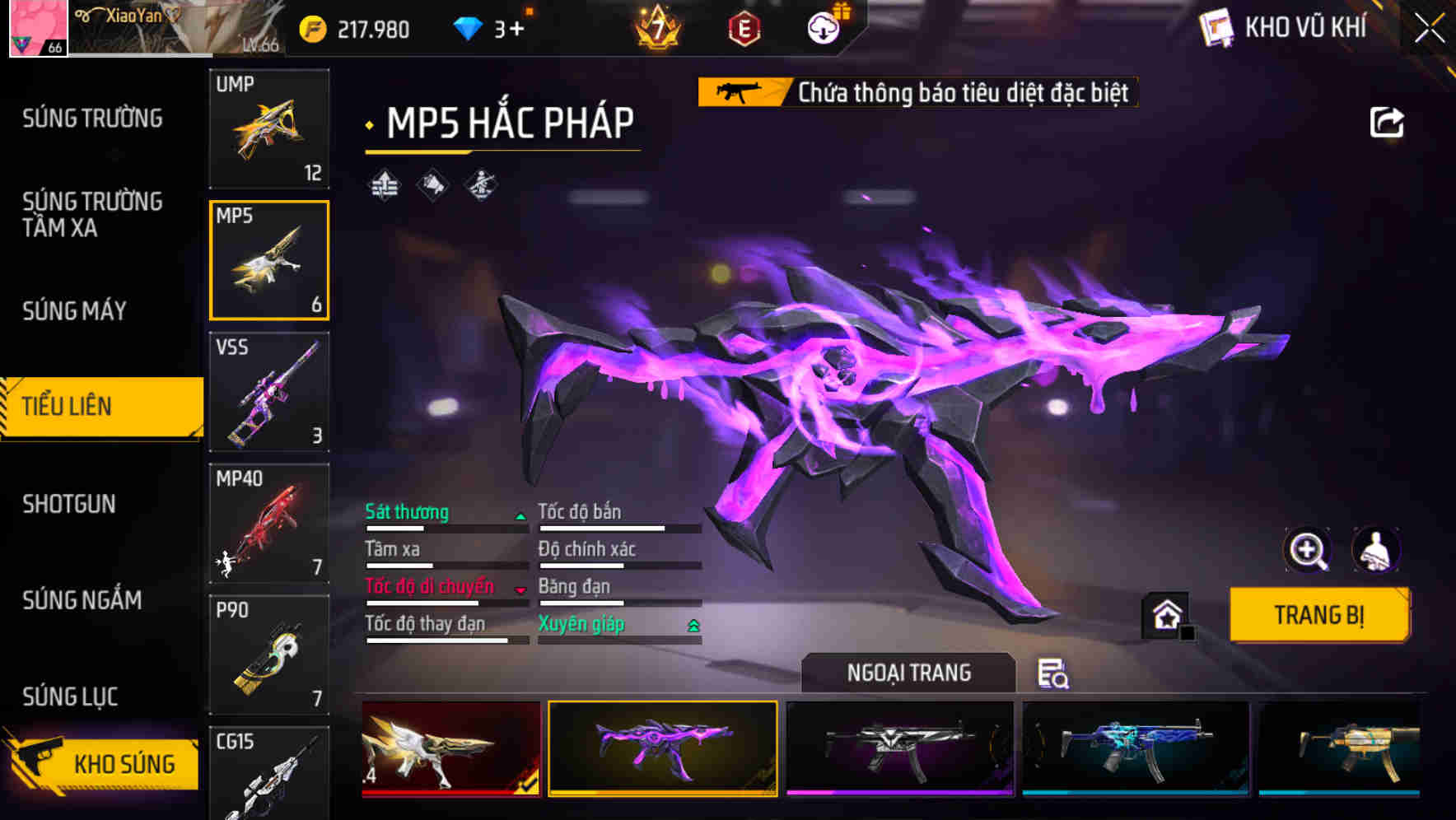Select the home-star favorite icon near TRANG BỊ
This screenshot has width=1456, height=820.
point(1166,614)
